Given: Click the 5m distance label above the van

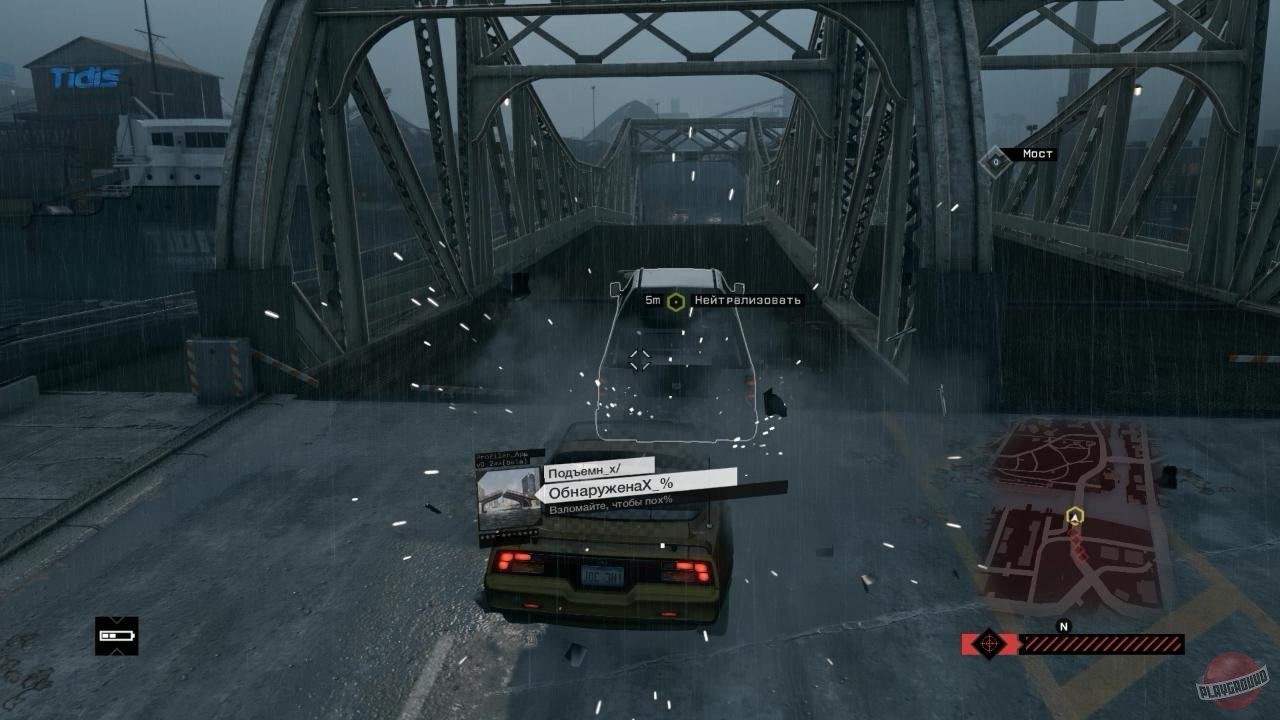Looking at the screenshot, I should (653, 298).
